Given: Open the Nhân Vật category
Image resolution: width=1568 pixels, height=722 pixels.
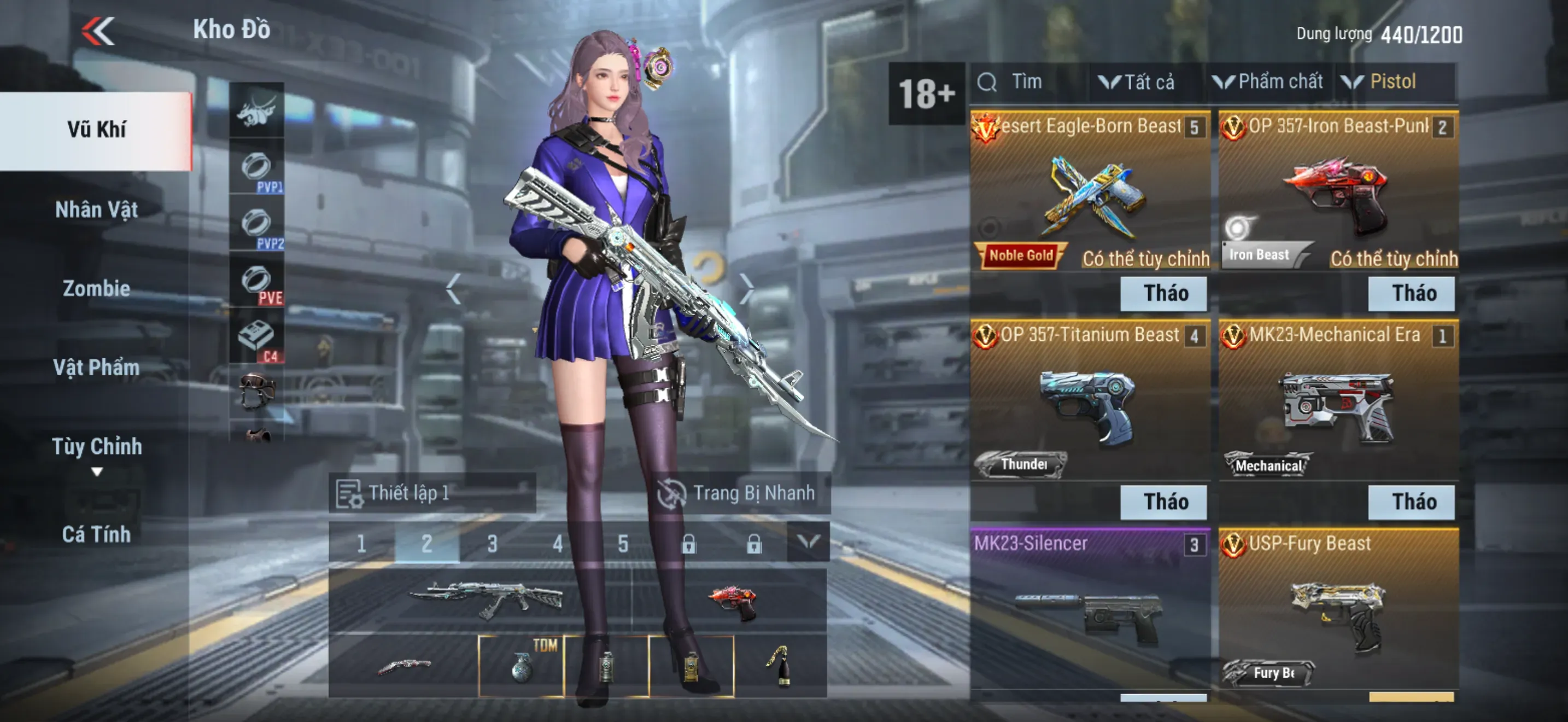Looking at the screenshot, I should (96, 210).
